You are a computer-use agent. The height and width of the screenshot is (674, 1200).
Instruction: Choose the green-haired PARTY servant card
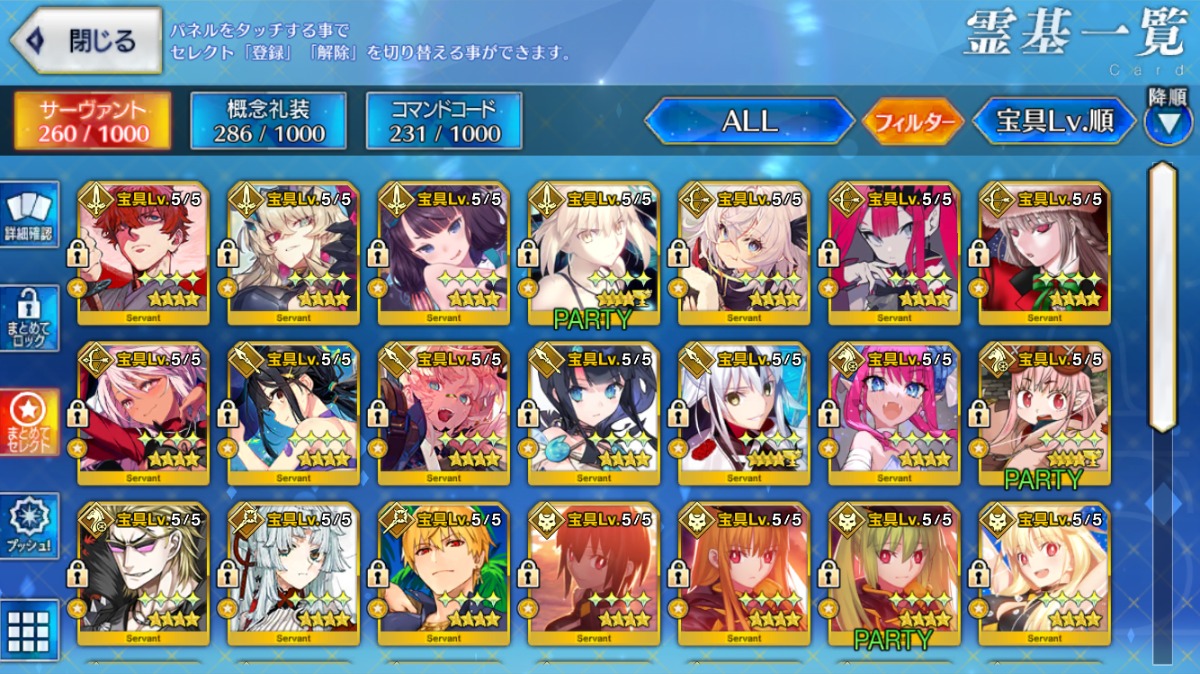click(894, 573)
